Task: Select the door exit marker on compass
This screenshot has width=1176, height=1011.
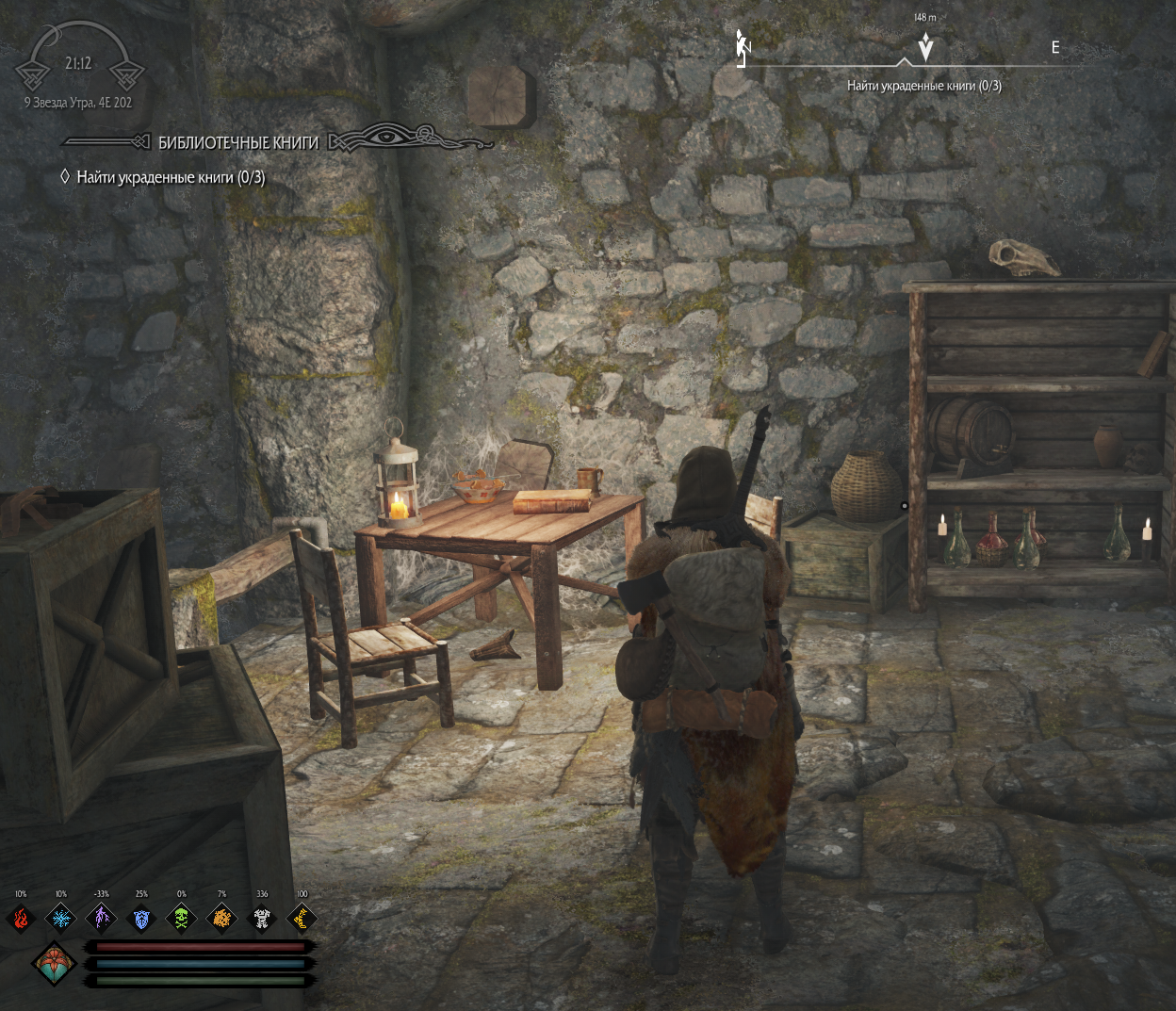Action: (x=743, y=48)
